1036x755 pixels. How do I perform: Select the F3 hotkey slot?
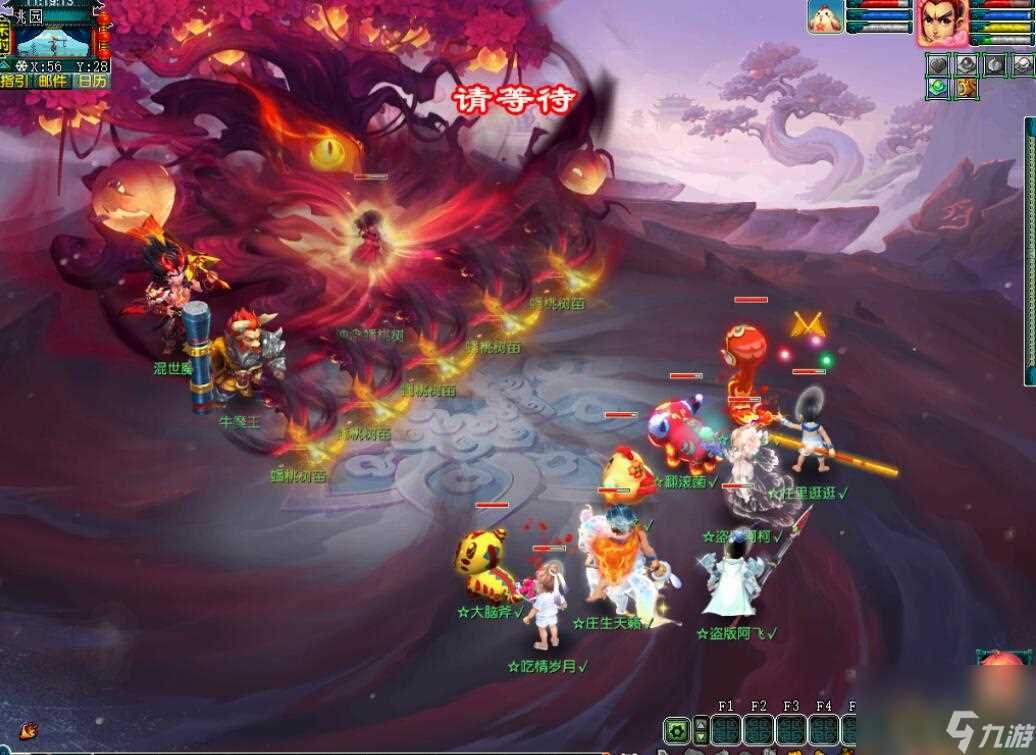click(791, 729)
